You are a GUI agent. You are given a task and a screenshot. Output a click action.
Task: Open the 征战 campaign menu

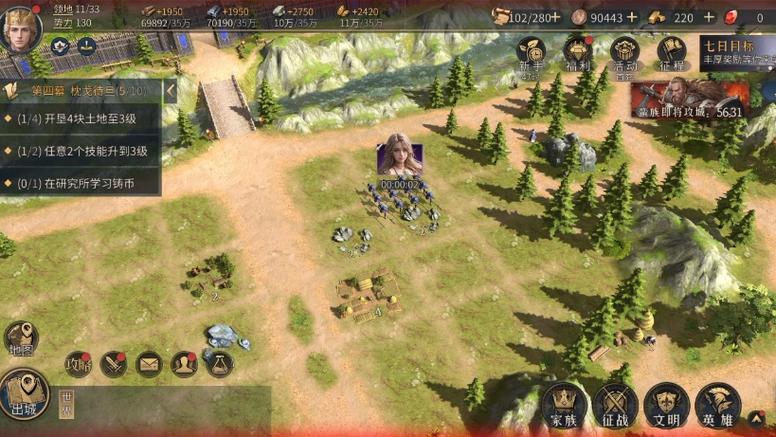[x=616, y=405]
